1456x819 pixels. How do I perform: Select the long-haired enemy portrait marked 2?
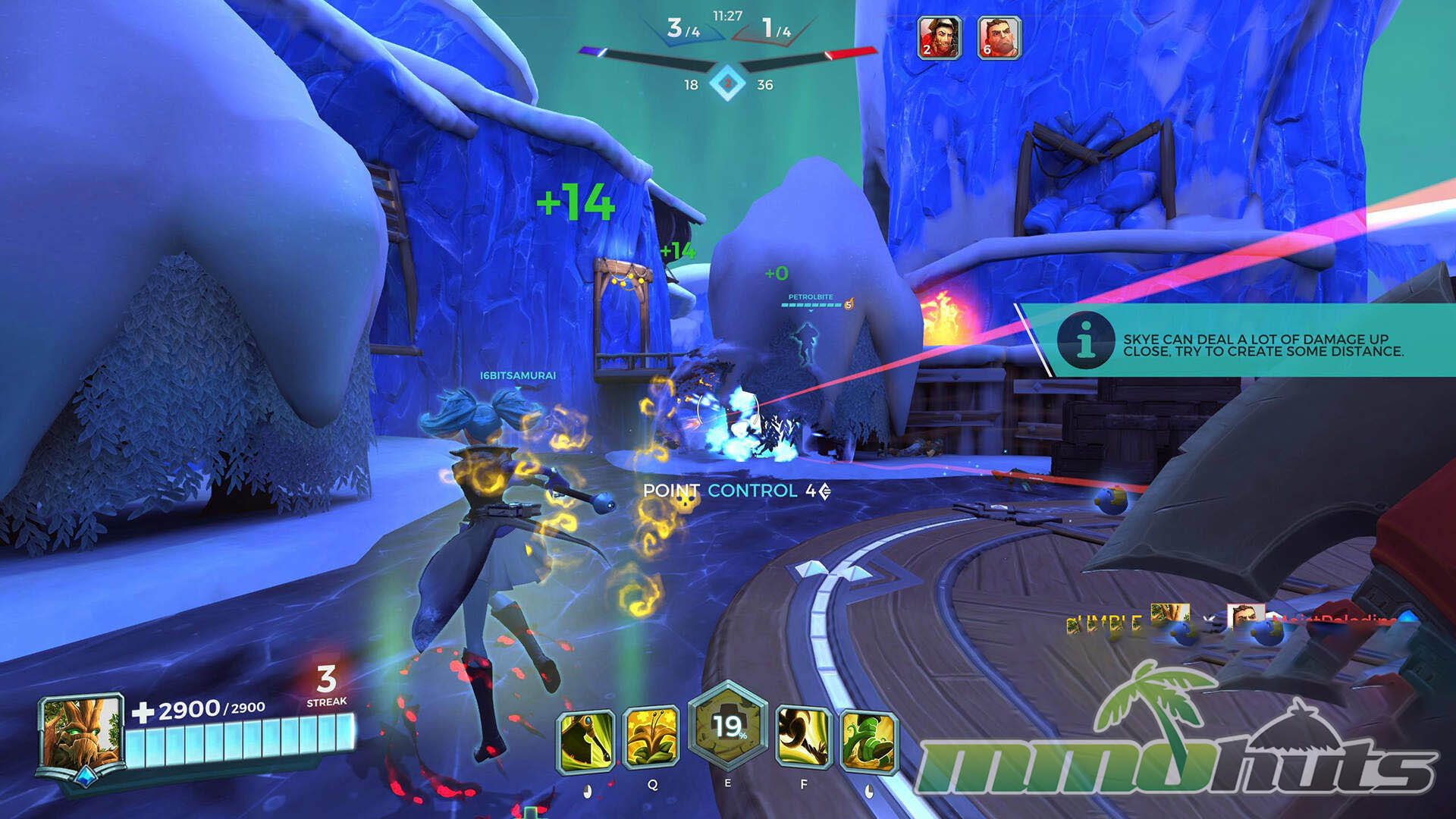tap(940, 37)
